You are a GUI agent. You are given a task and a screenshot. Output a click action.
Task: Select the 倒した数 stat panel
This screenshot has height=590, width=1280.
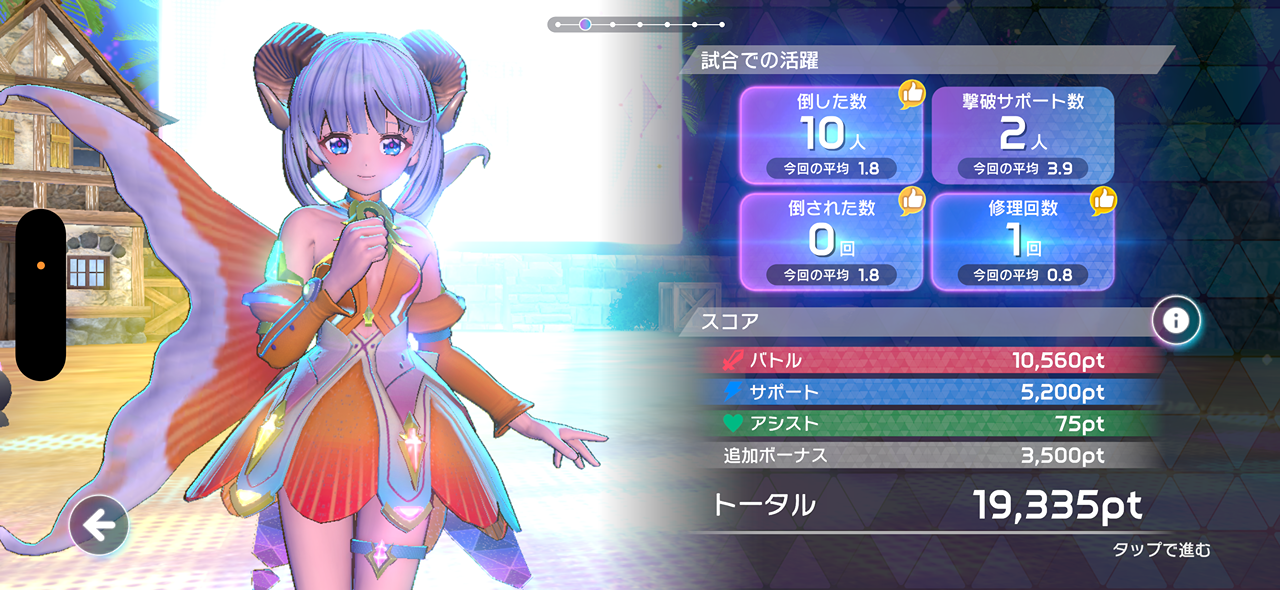tap(829, 135)
